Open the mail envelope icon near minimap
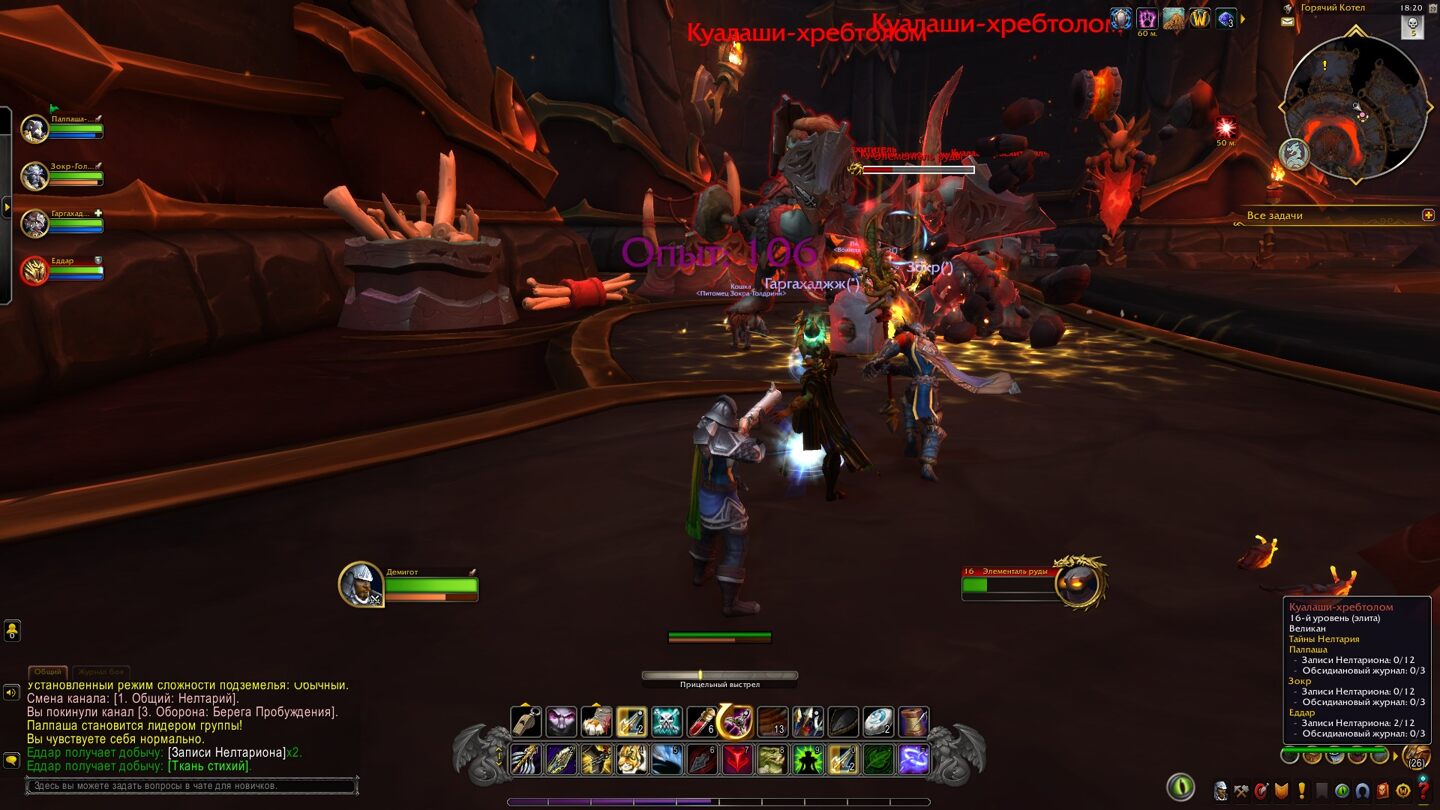This screenshot has width=1440, height=810. pyautogui.click(x=1287, y=22)
